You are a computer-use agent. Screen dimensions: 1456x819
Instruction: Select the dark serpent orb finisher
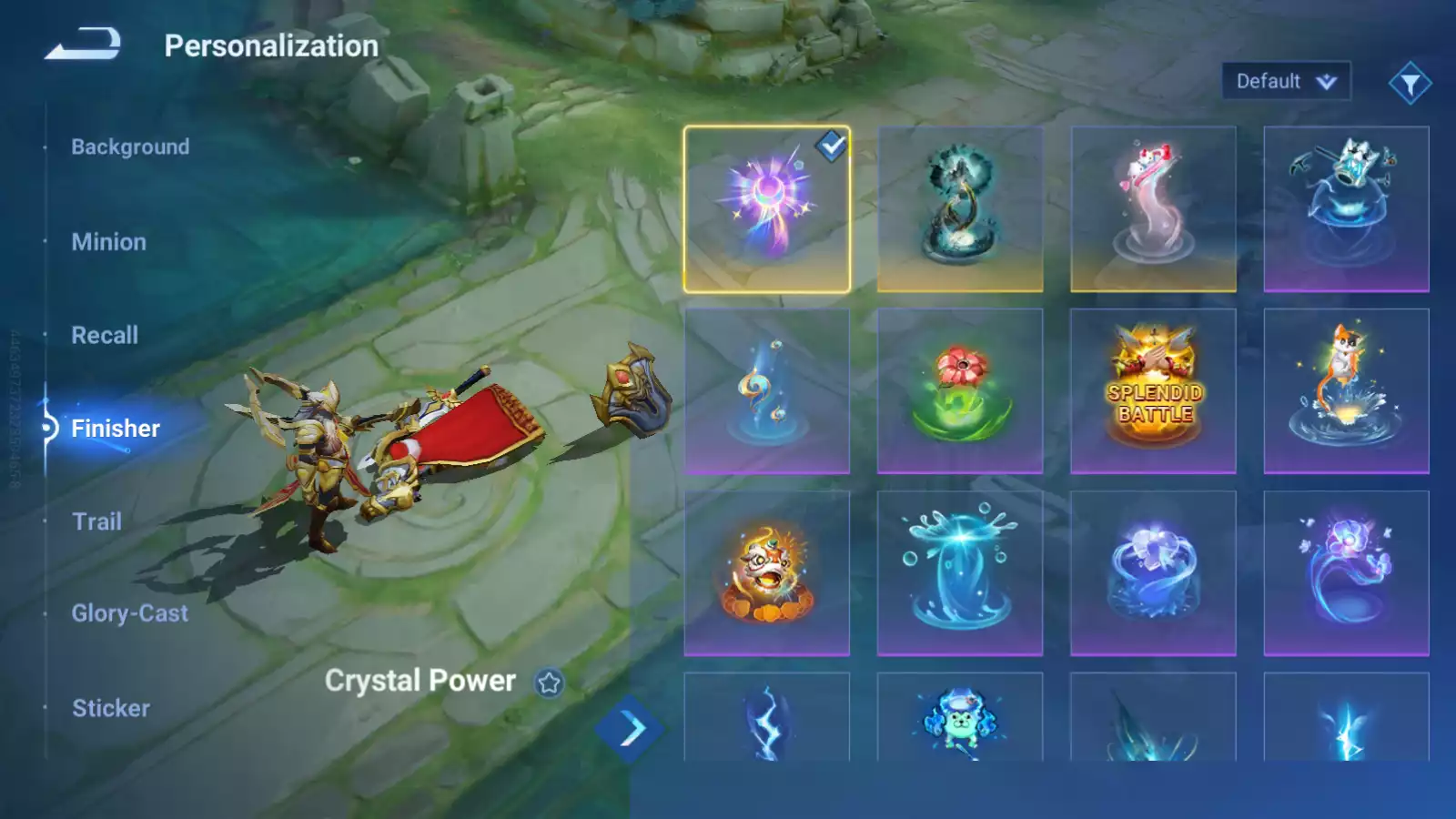959,209
